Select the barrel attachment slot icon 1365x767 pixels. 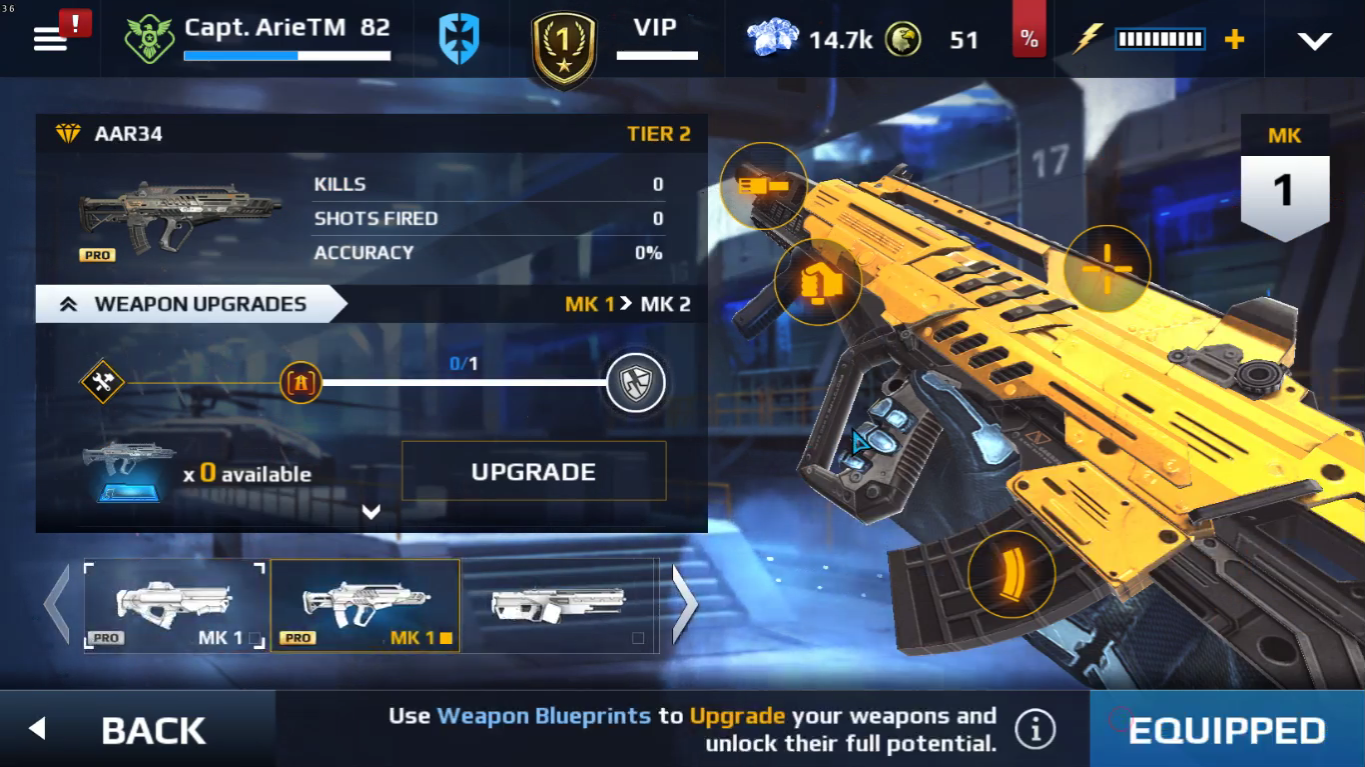click(763, 186)
